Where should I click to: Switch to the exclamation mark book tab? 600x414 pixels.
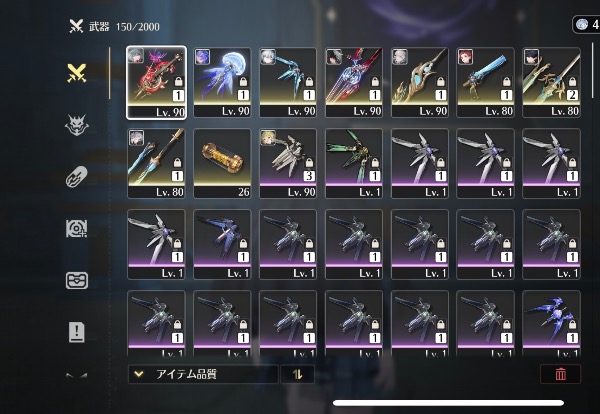pyautogui.click(x=77, y=332)
